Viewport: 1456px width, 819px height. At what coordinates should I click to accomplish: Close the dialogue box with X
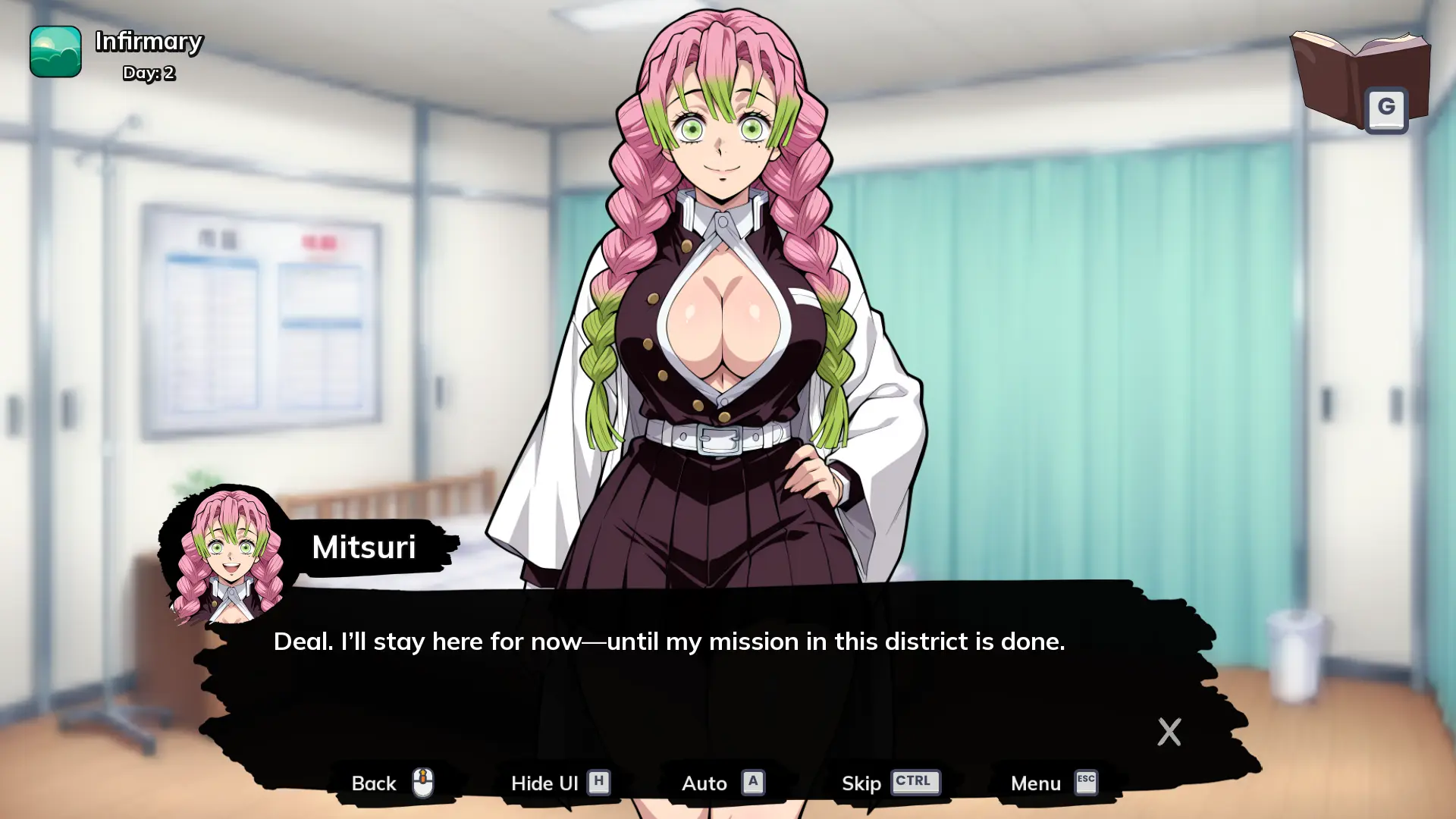pyautogui.click(x=1169, y=732)
